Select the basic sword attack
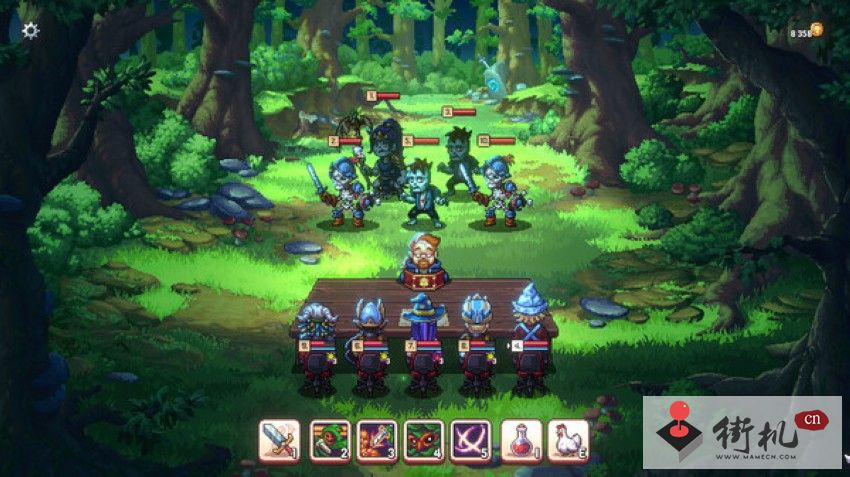 click(279, 439)
